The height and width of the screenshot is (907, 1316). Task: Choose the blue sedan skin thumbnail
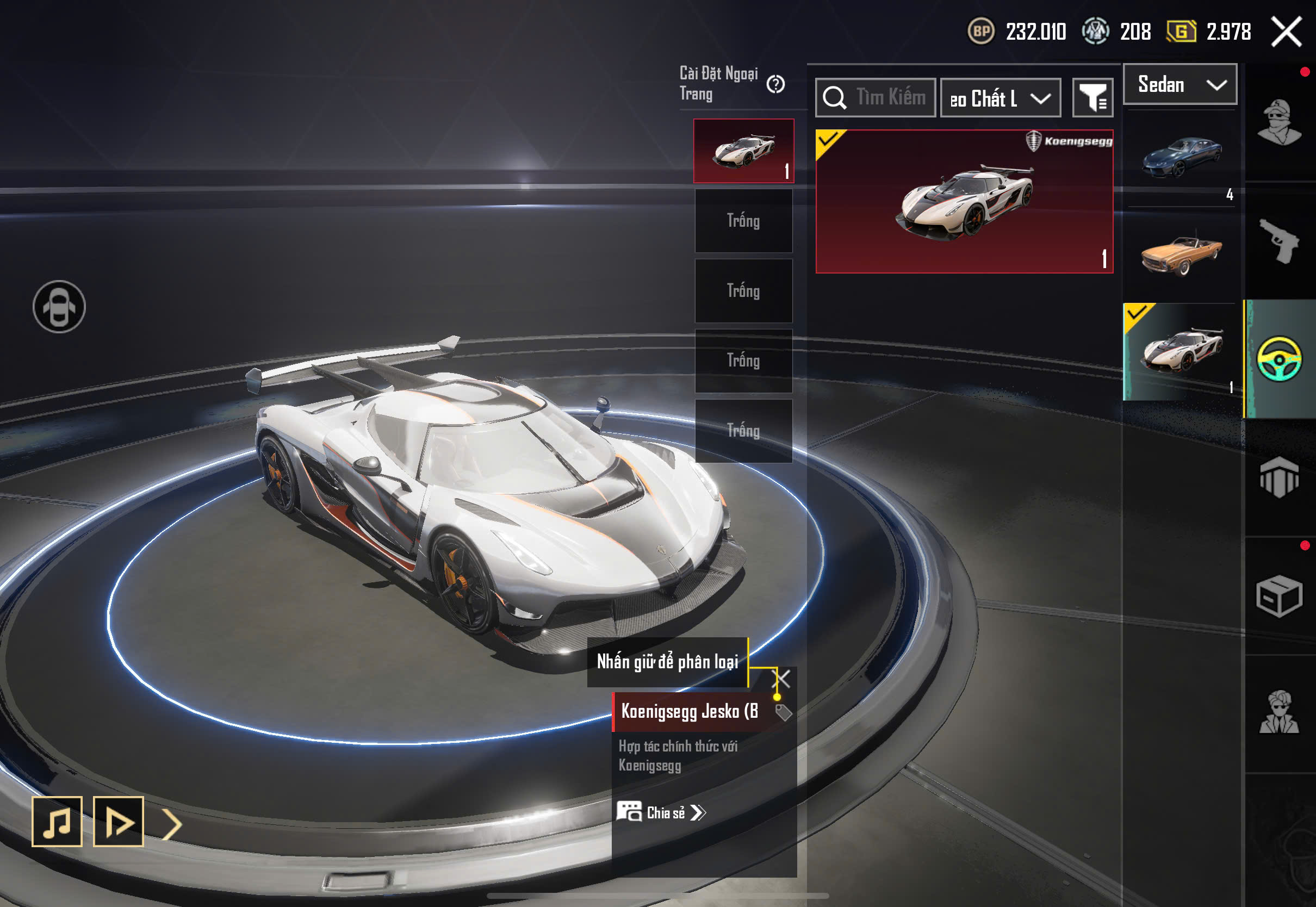point(1181,156)
